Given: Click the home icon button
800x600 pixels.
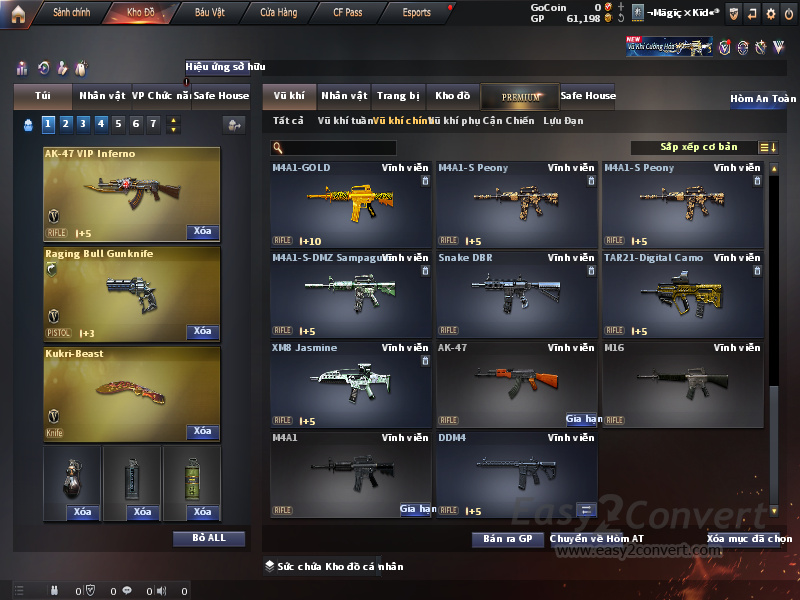Looking at the screenshot, I should [17, 13].
